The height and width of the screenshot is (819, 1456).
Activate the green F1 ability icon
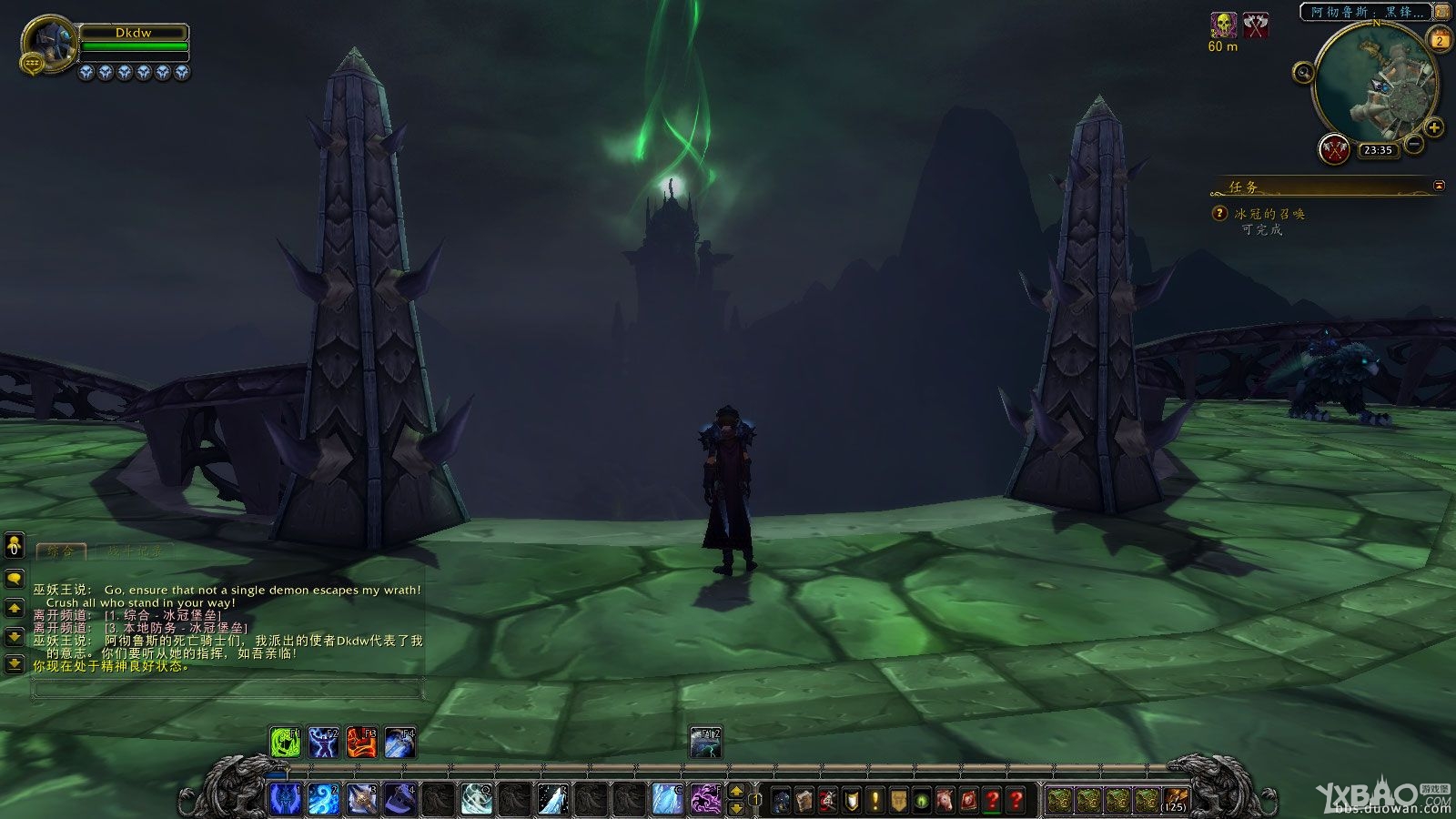286,743
